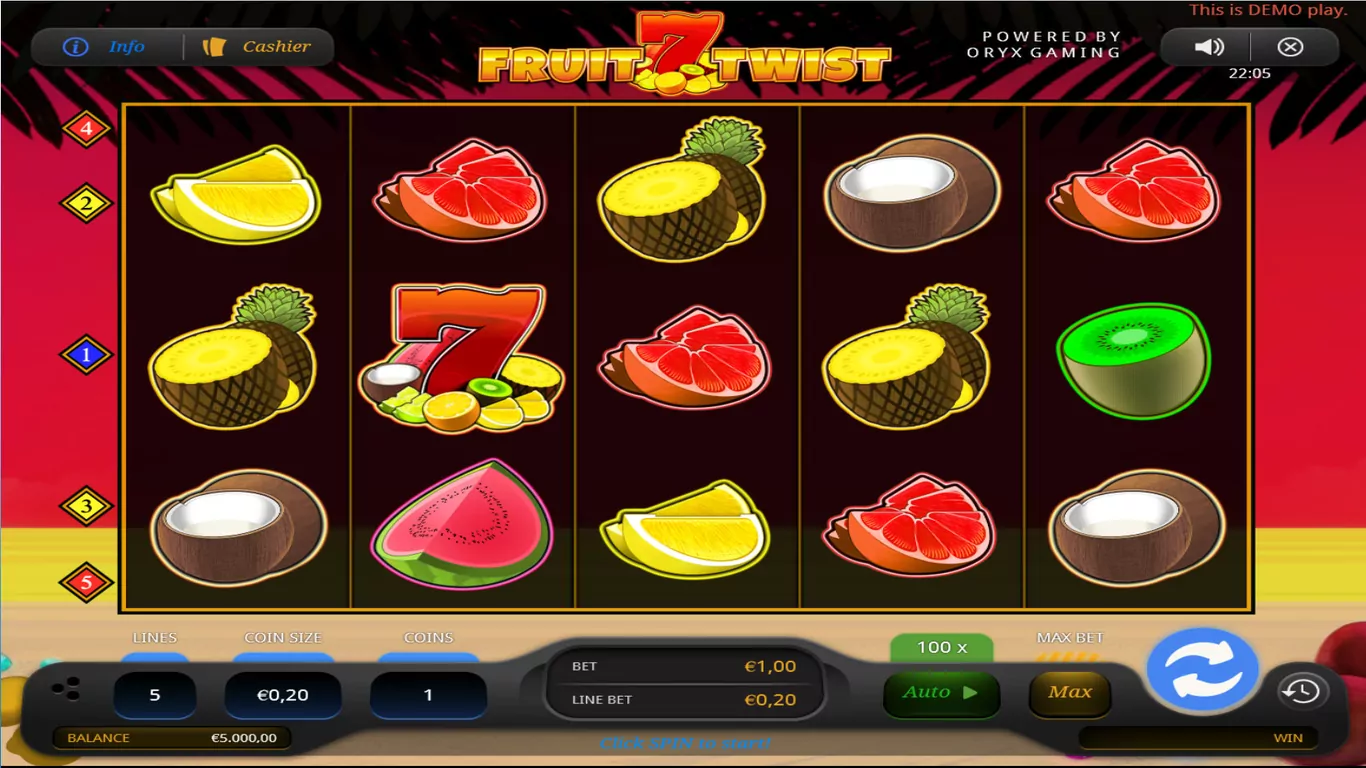This screenshot has height=768, width=1366.
Task: Open the game history clock icon
Action: [1301, 691]
